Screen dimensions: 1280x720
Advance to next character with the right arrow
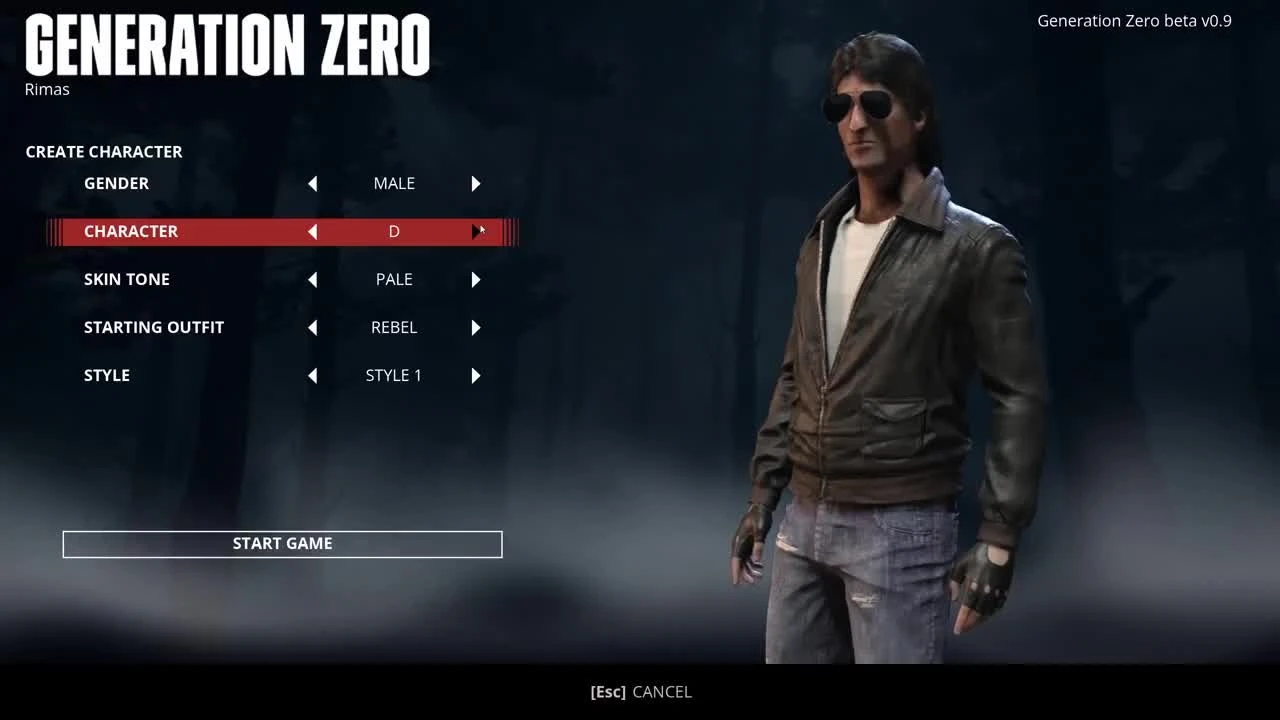pyautogui.click(x=475, y=231)
